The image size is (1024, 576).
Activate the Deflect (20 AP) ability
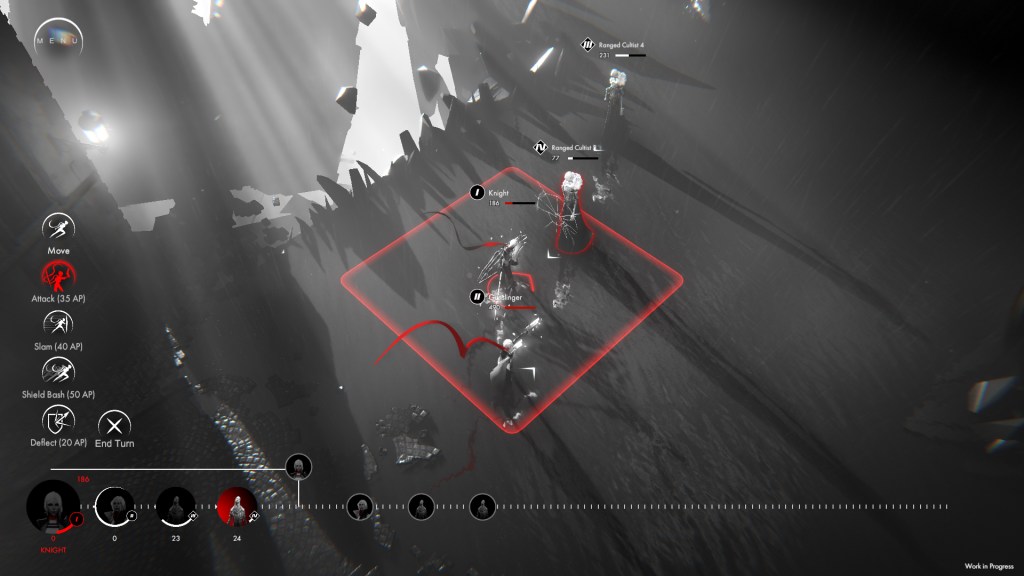[x=58, y=420]
